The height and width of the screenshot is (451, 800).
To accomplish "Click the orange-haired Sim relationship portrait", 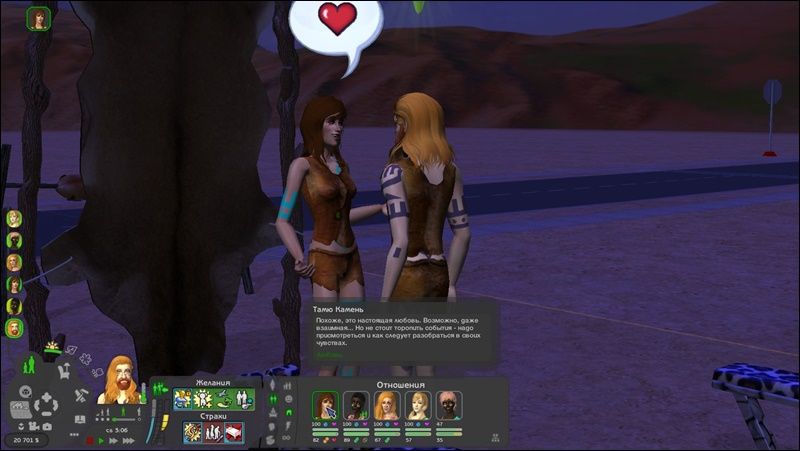I will (386, 405).
